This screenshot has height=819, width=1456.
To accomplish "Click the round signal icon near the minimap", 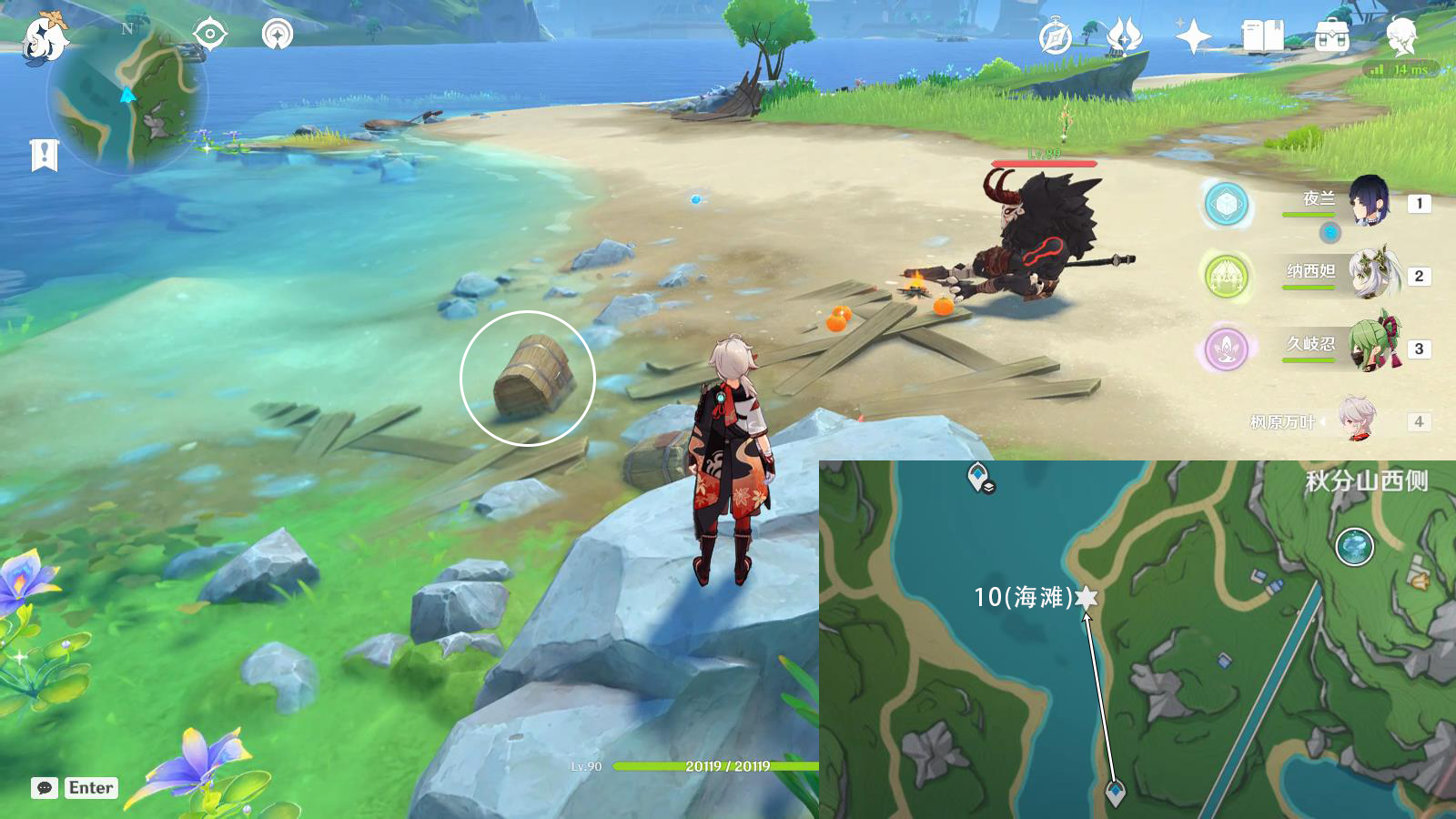I will (x=278, y=35).
